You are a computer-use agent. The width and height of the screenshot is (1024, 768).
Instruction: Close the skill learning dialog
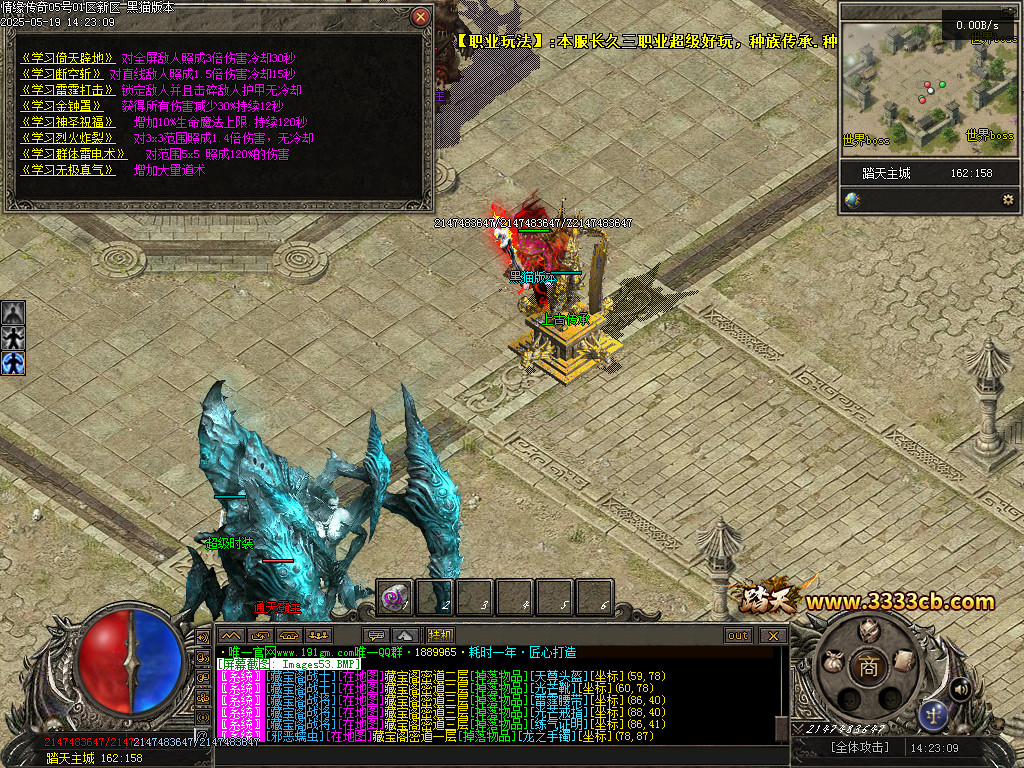(x=421, y=17)
